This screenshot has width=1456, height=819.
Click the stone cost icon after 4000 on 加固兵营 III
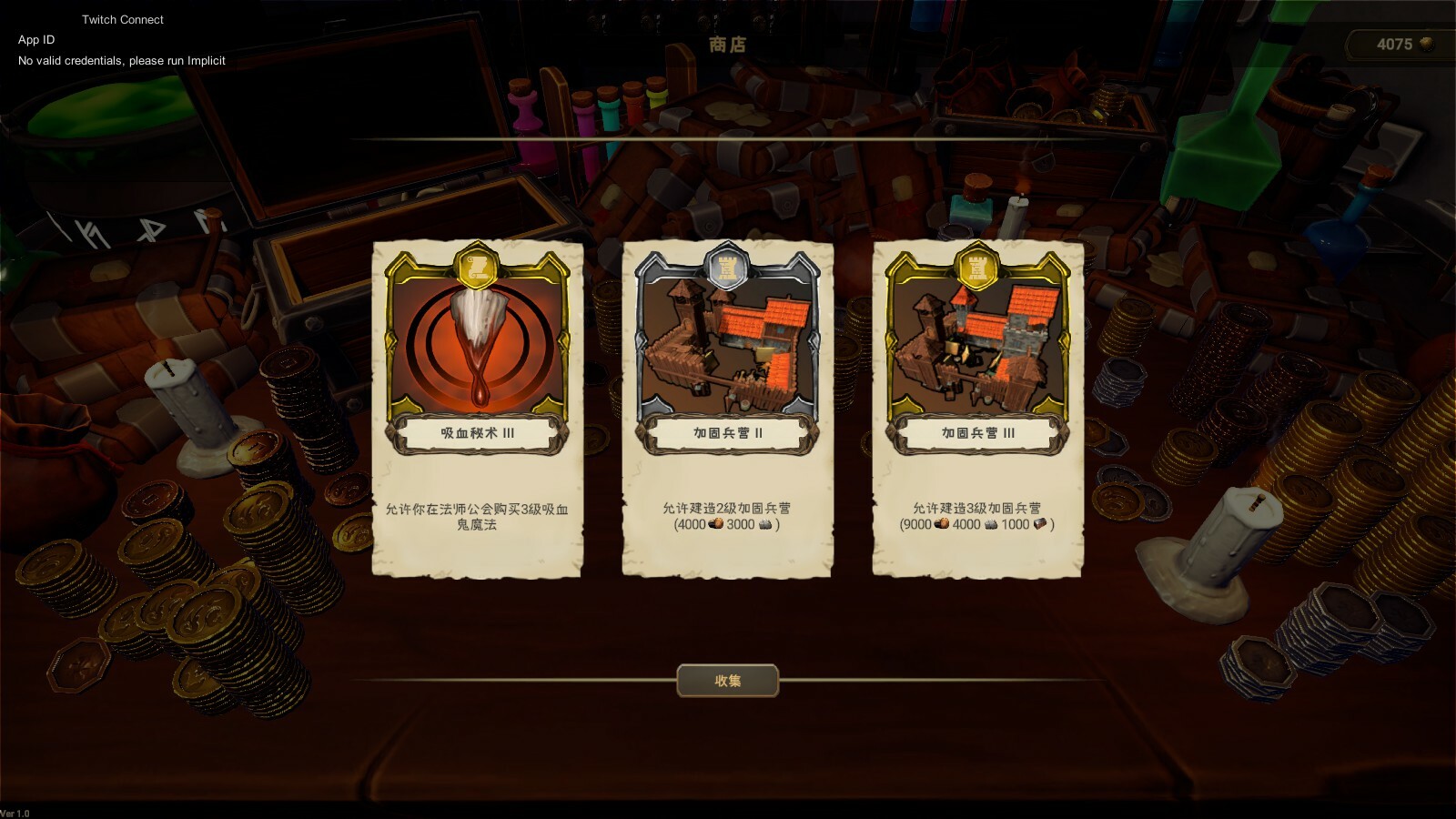click(x=992, y=525)
